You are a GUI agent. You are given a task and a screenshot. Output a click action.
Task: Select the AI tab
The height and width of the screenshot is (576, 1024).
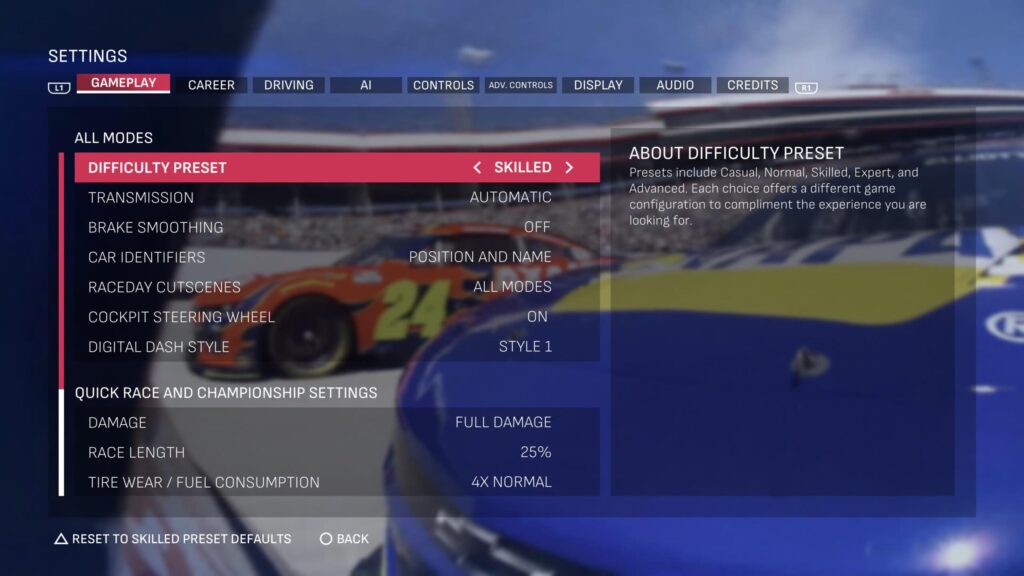366,85
